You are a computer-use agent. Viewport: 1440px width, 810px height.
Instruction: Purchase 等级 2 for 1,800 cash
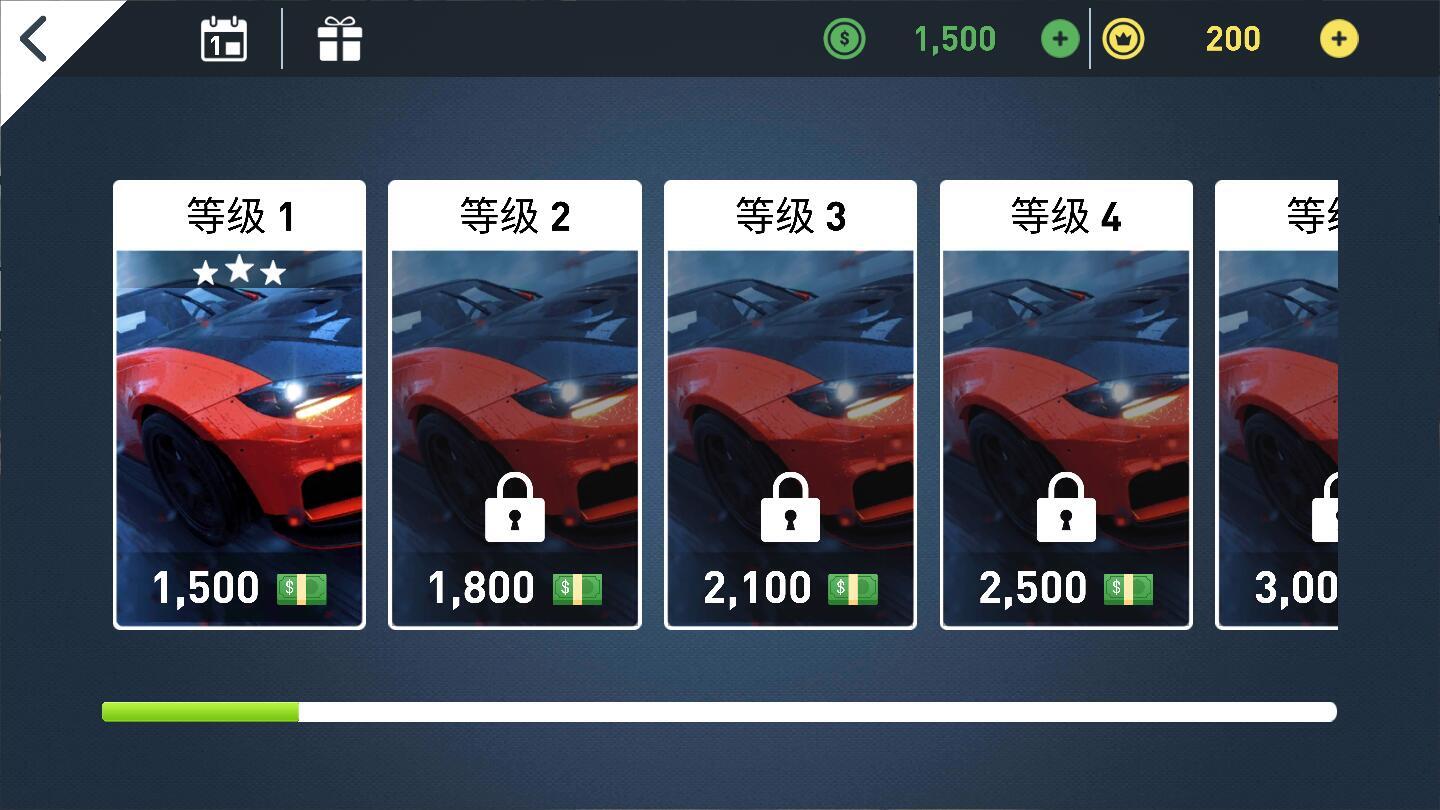click(514, 587)
